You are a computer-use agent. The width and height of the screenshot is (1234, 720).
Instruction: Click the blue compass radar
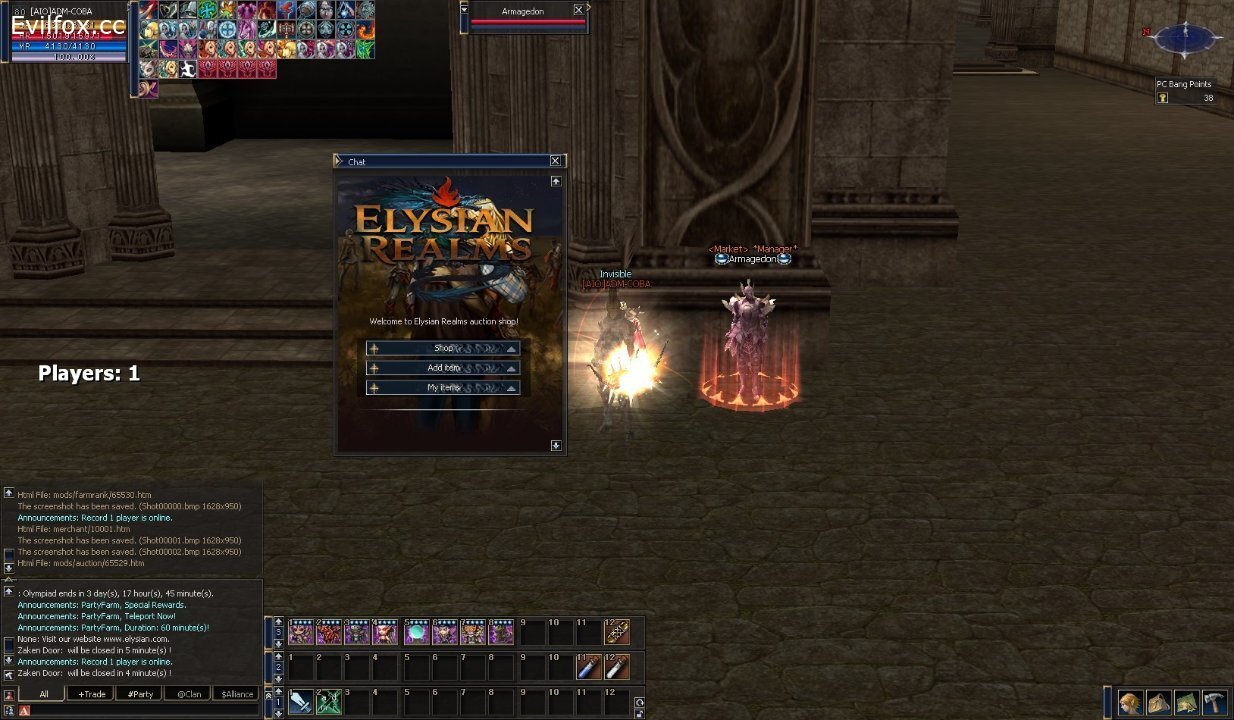click(x=1186, y=40)
